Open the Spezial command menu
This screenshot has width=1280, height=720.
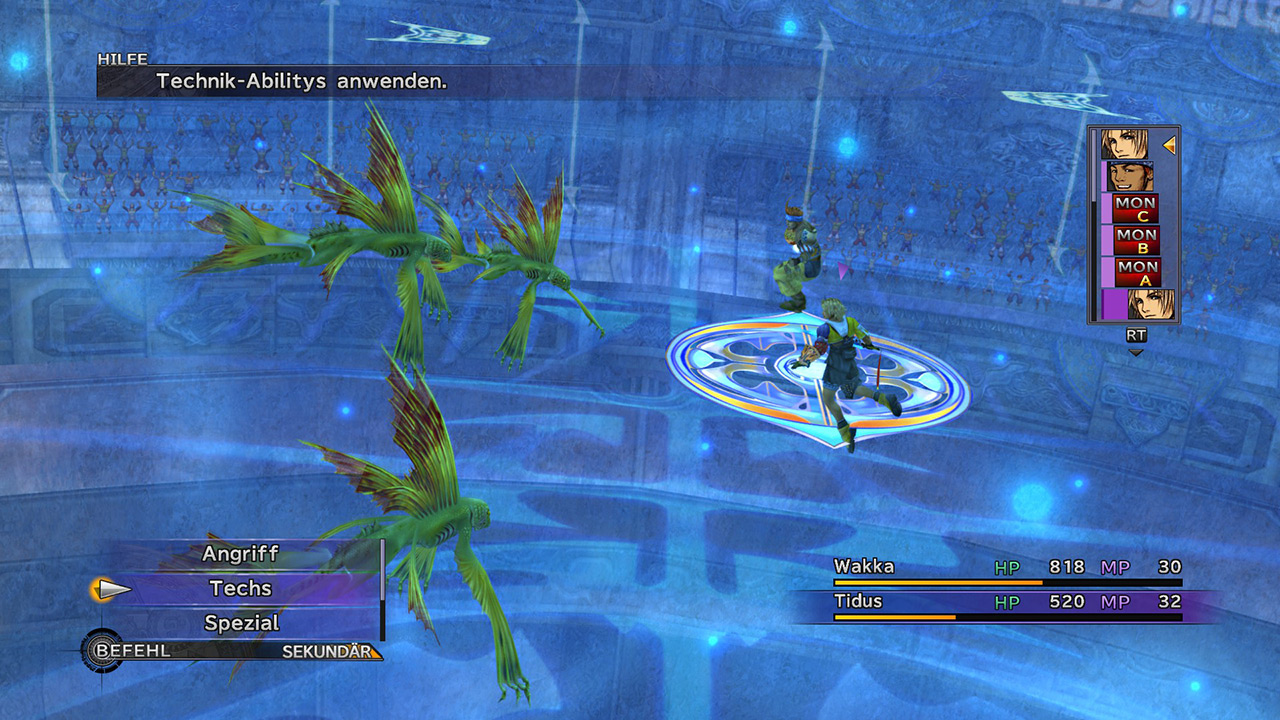tap(241, 623)
